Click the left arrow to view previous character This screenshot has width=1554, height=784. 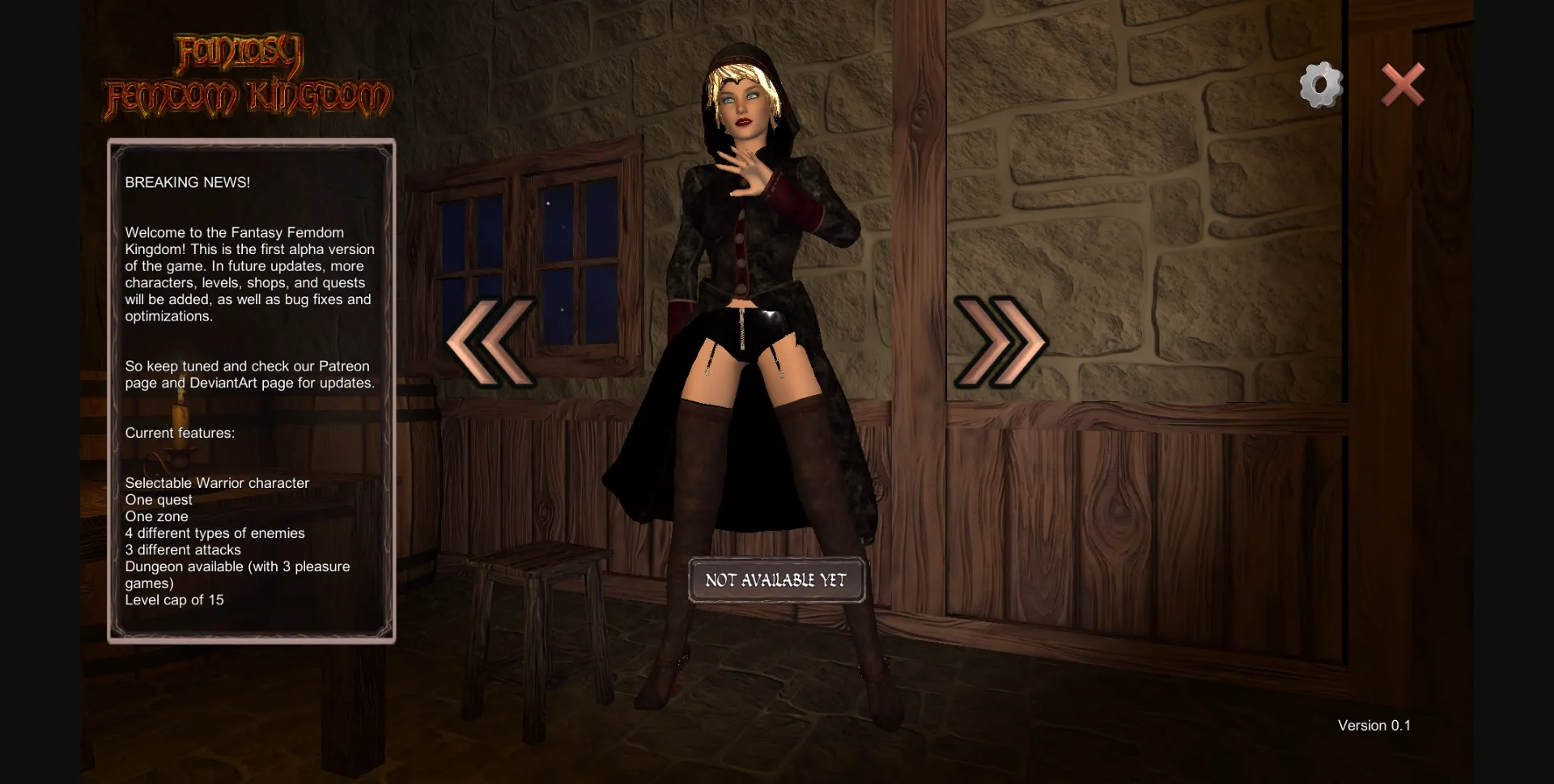(x=490, y=342)
